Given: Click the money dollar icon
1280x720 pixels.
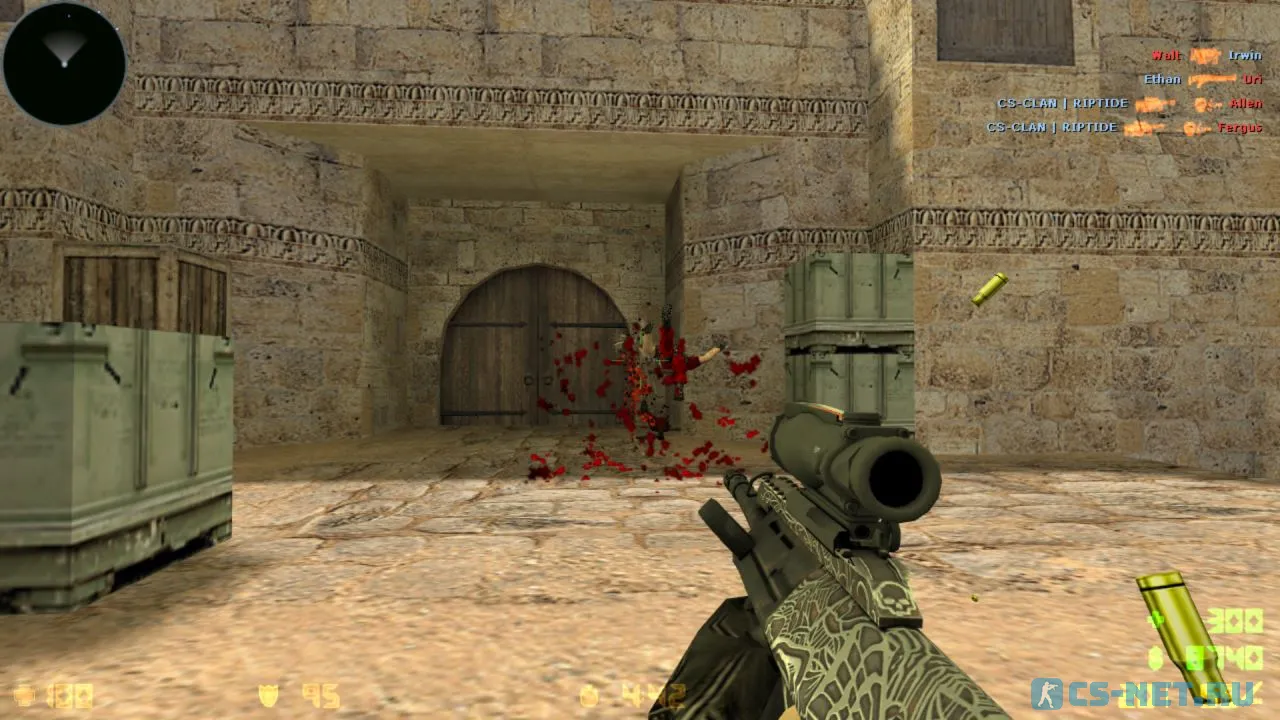Looking at the screenshot, I should pos(590,694).
